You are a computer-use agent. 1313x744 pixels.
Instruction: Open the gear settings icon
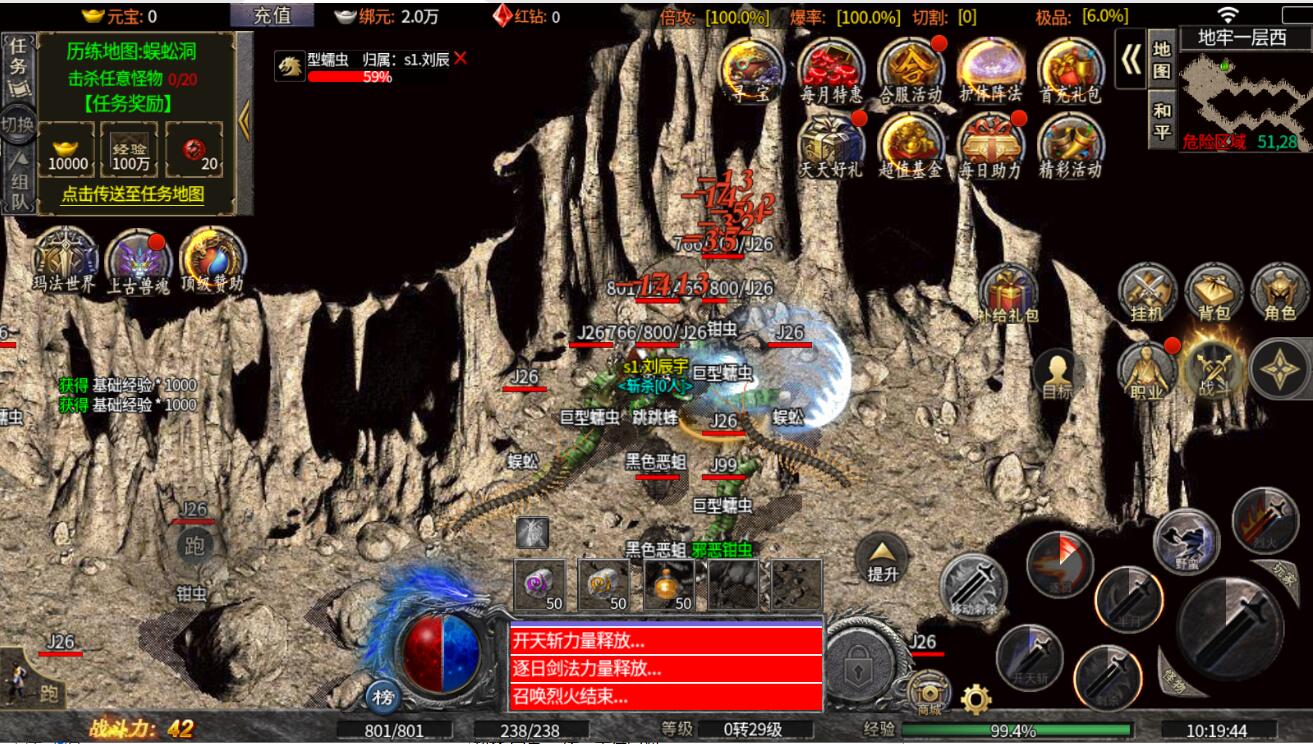pyautogui.click(x=976, y=697)
